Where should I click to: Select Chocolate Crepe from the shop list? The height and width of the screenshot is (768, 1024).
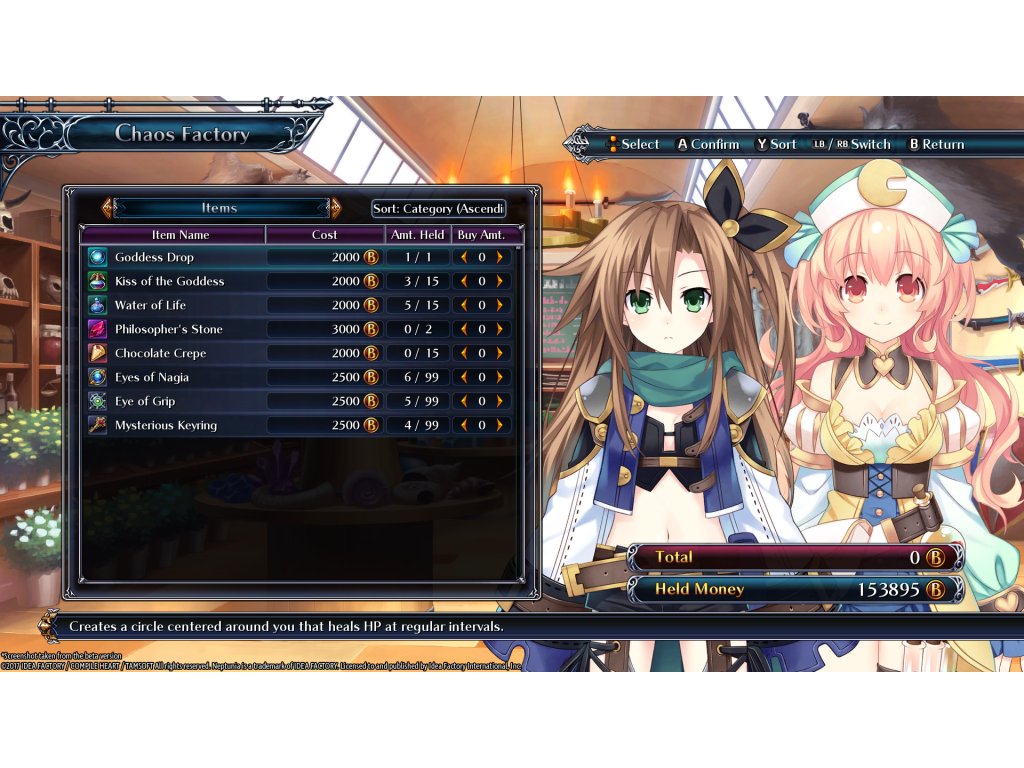click(x=159, y=353)
